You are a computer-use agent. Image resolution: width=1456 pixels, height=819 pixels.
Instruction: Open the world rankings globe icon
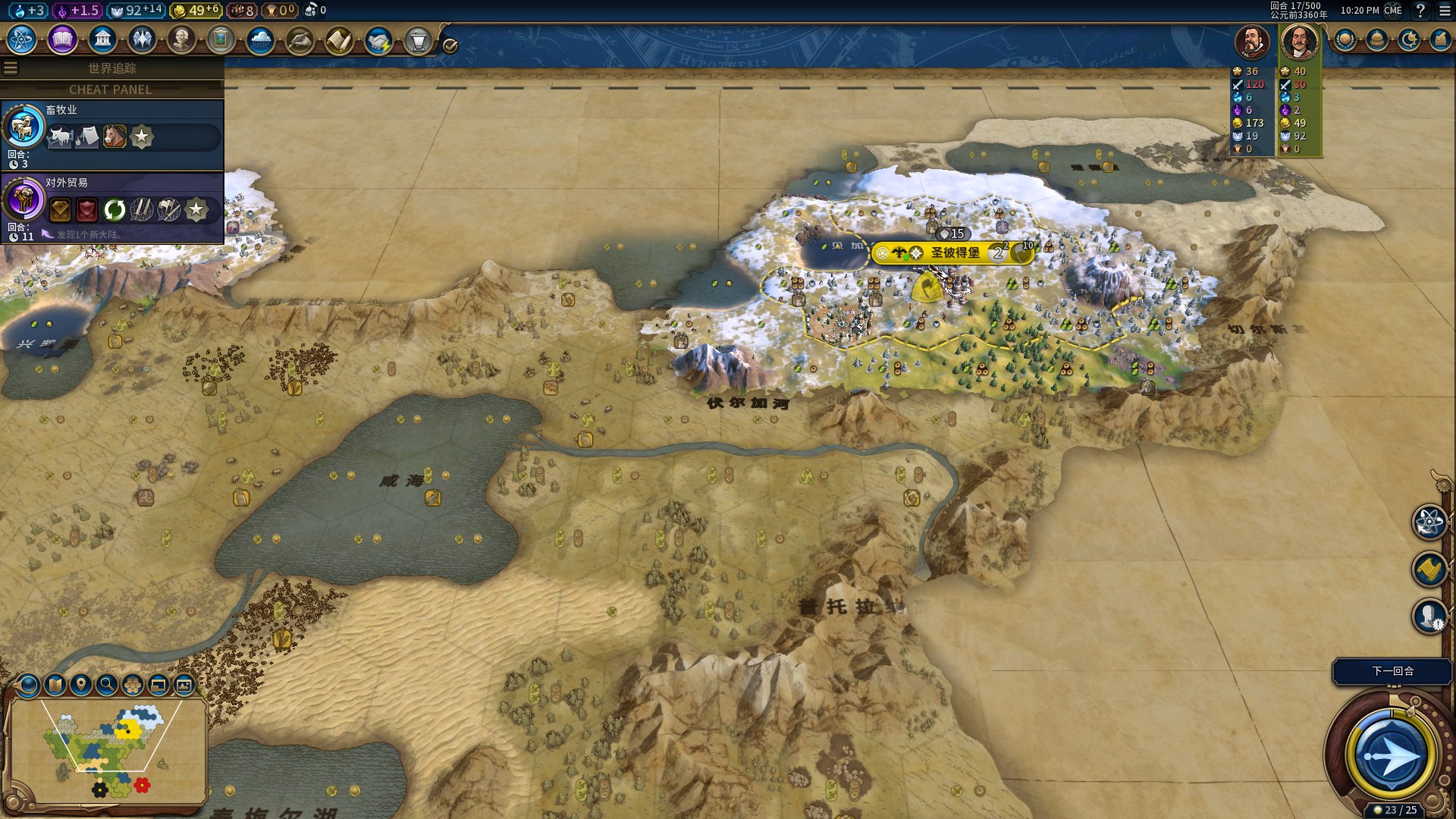[x=1345, y=39]
